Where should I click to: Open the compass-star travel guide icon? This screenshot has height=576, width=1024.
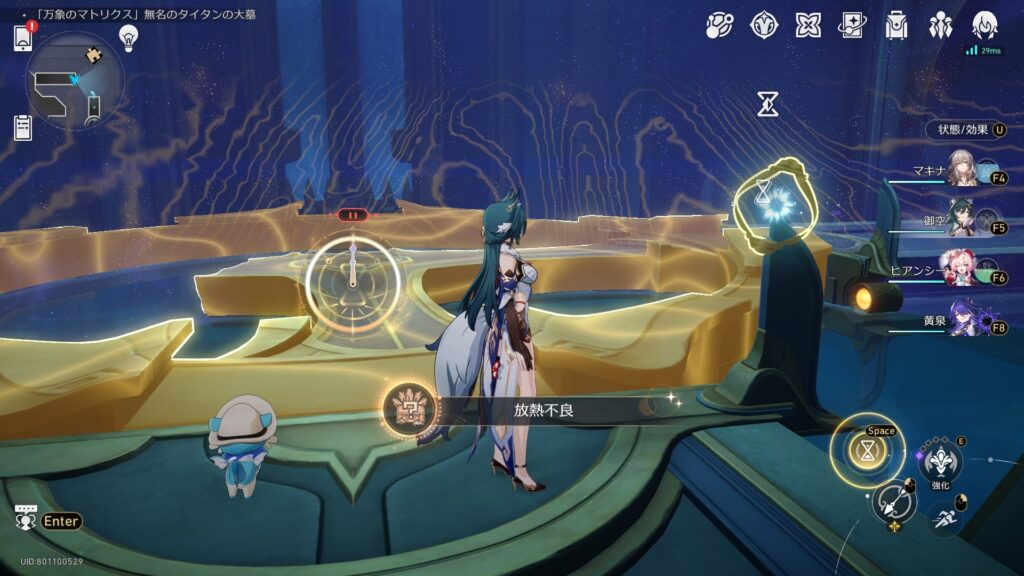[x=765, y=25]
